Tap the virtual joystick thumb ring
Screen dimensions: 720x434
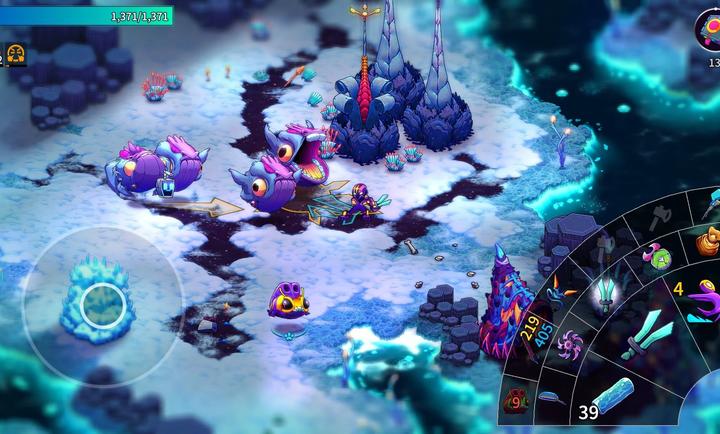(x=101, y=304)
